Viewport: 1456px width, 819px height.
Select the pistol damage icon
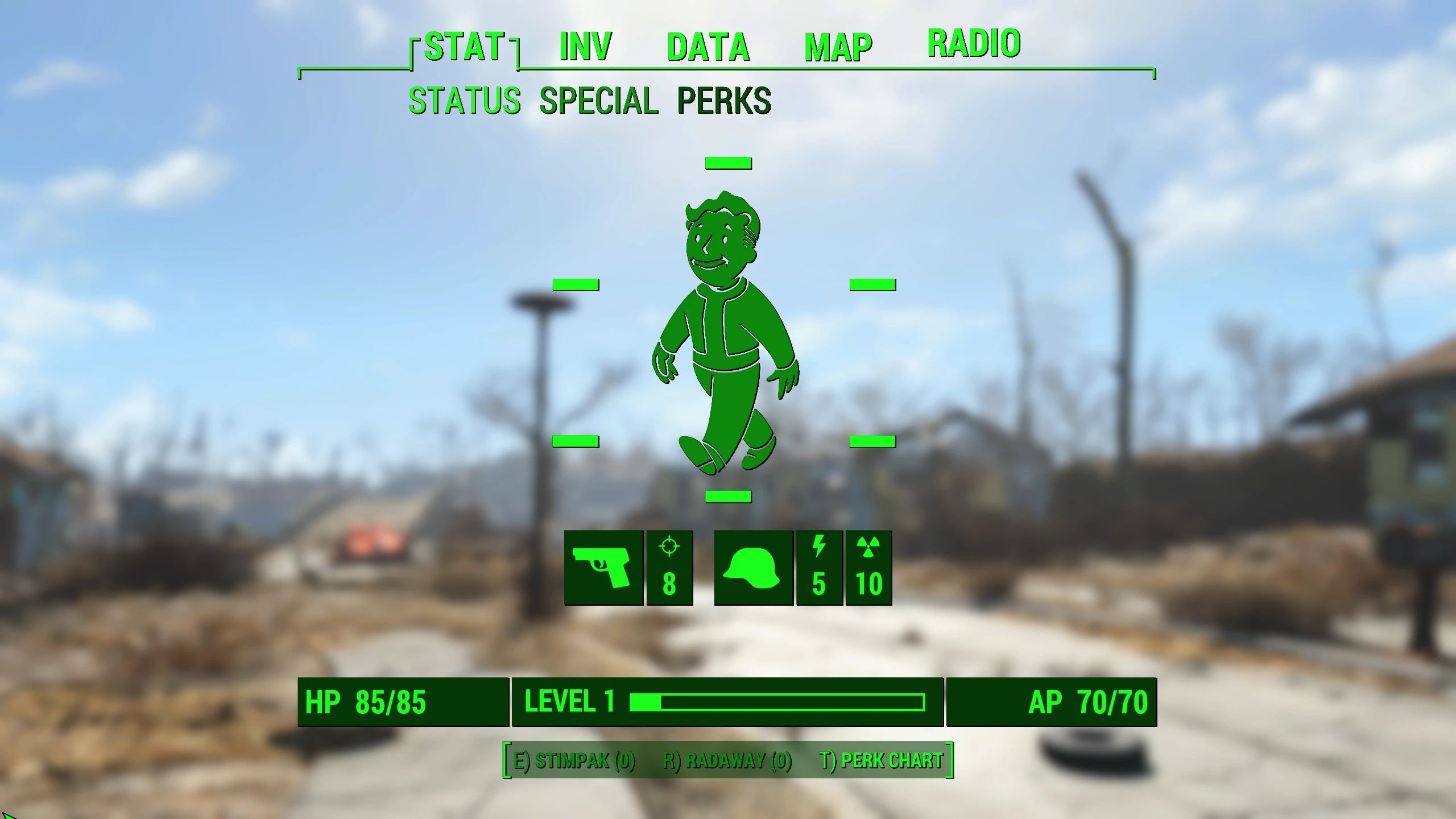click(603, 569)
